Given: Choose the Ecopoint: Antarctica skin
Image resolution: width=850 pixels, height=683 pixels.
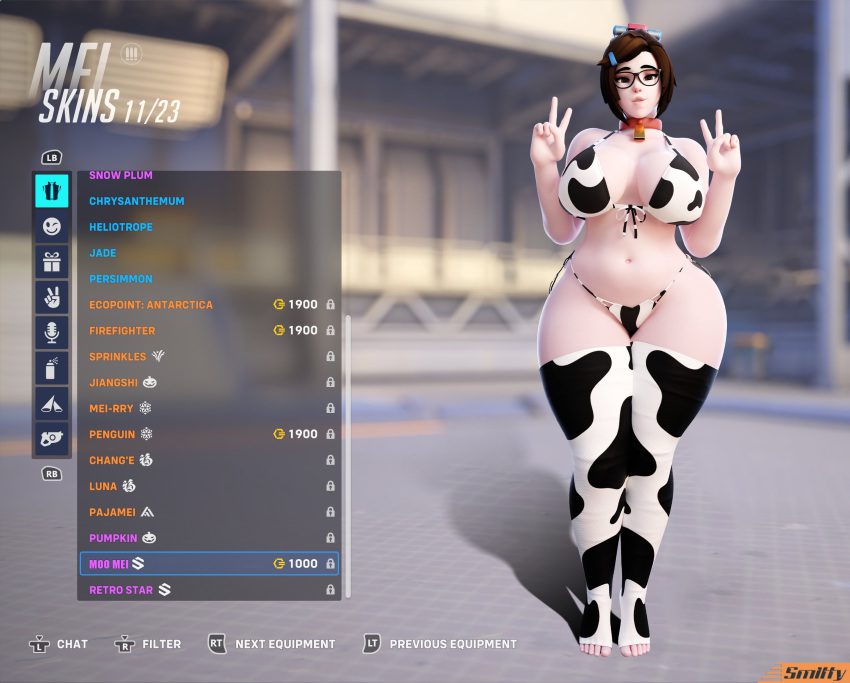Looking at the screenshot, I should [151, 304].
